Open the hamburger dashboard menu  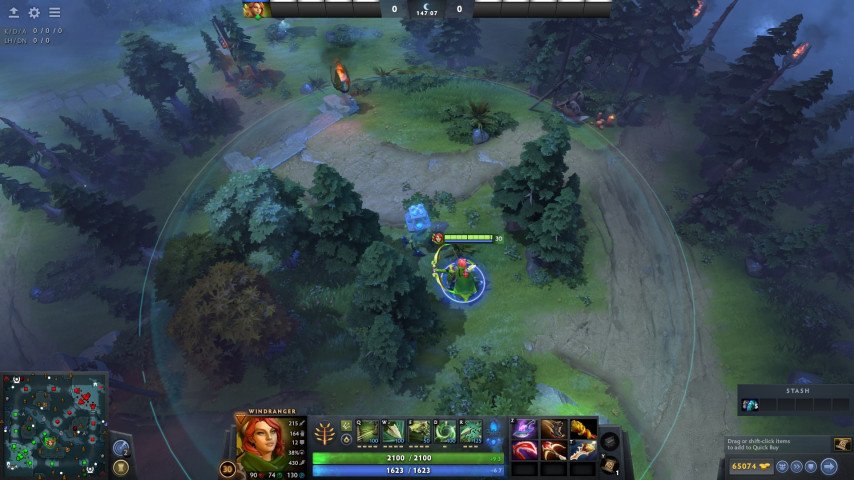point(54,13)
